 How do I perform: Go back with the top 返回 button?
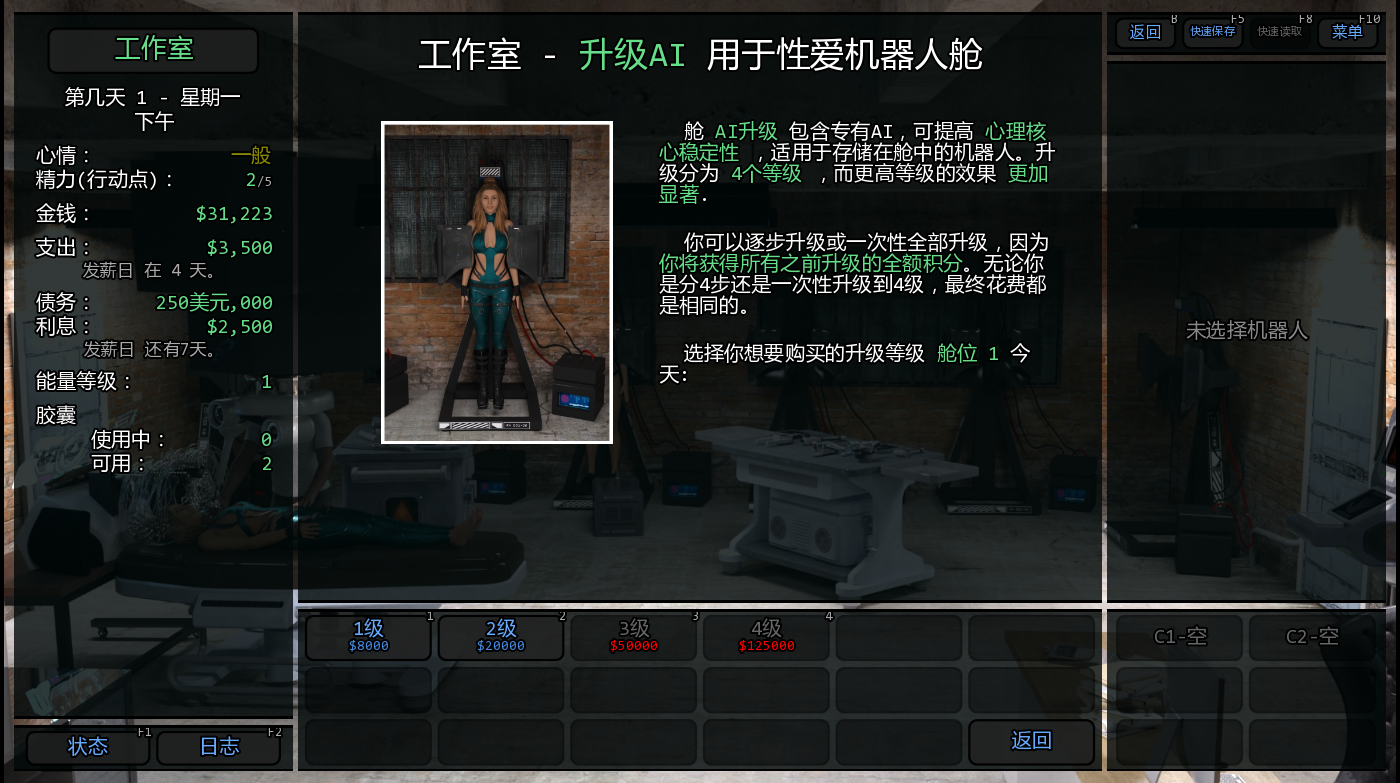(x=1145, y=33)
